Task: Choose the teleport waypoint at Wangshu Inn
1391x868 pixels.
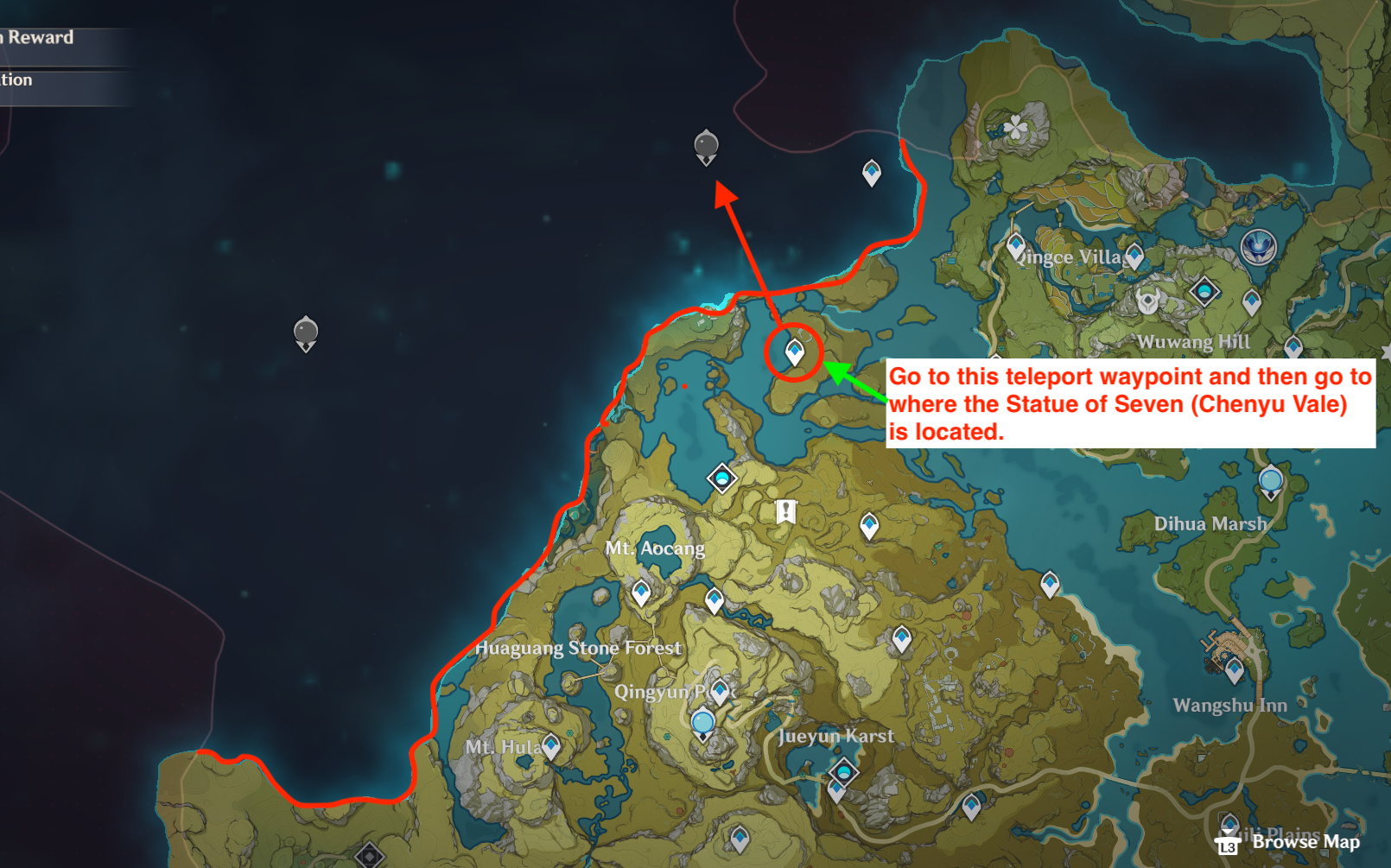Action: coord(1234,669)
